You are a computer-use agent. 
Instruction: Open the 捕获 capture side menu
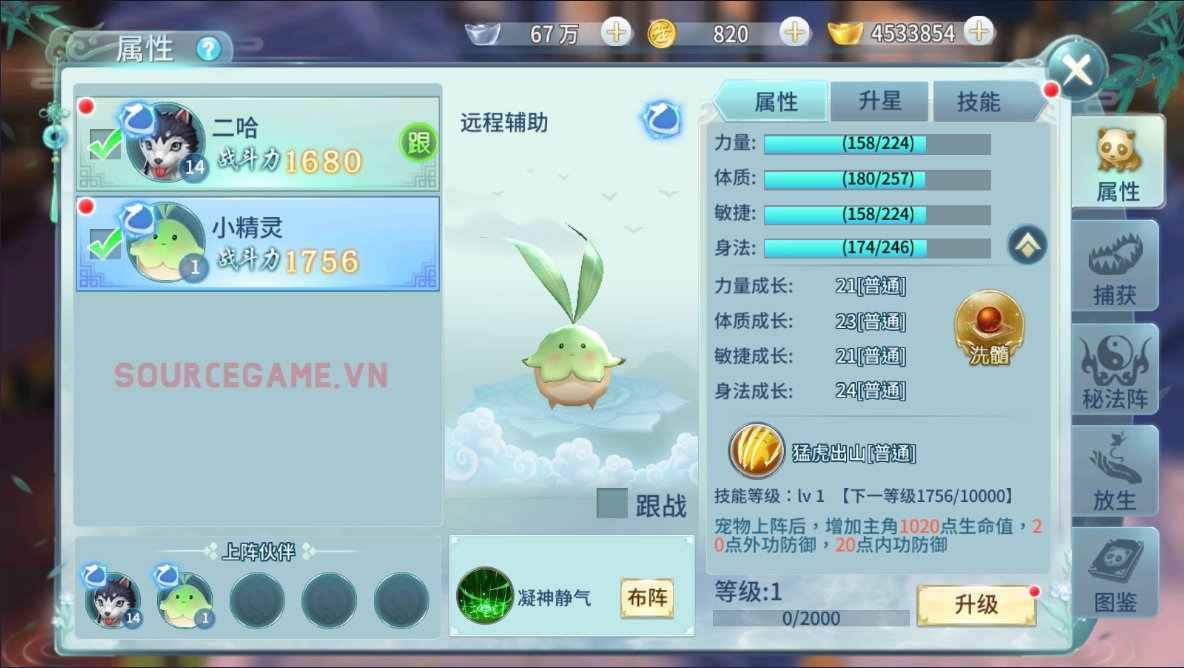(1114, 265)
